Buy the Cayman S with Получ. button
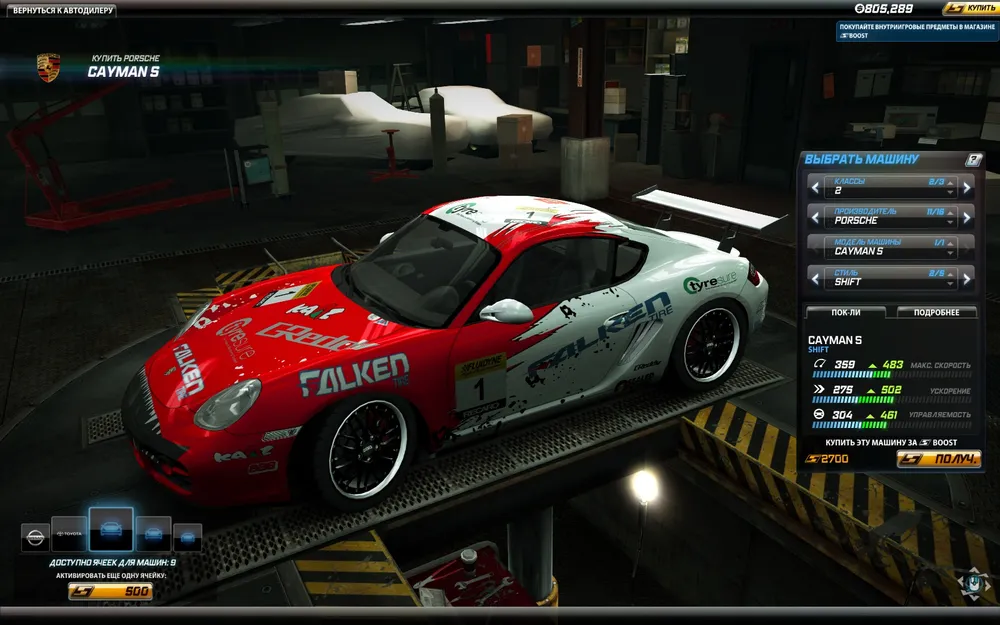Screen dimensions: 1000x625 938,459
